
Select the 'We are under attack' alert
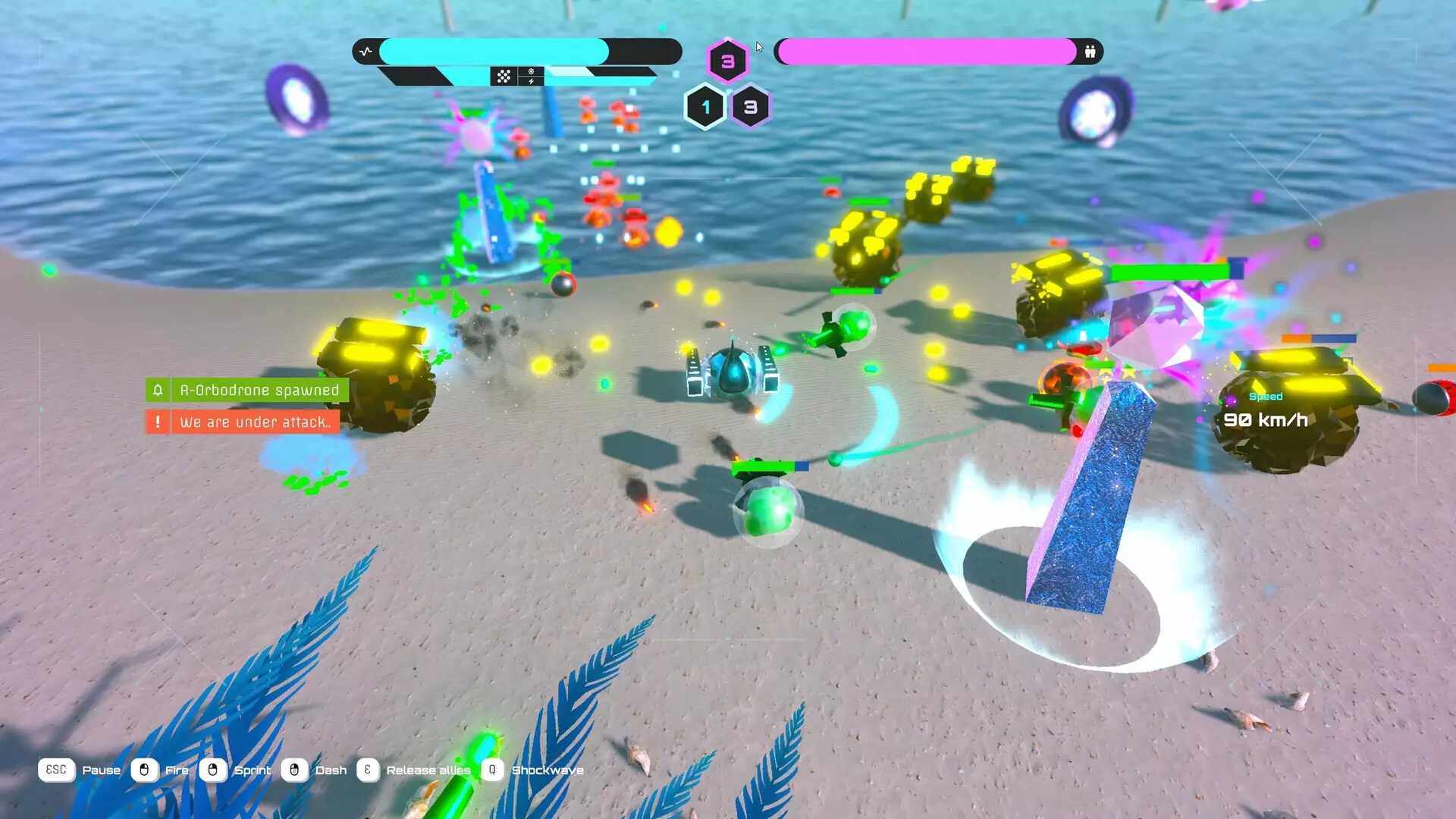point(243,422)
